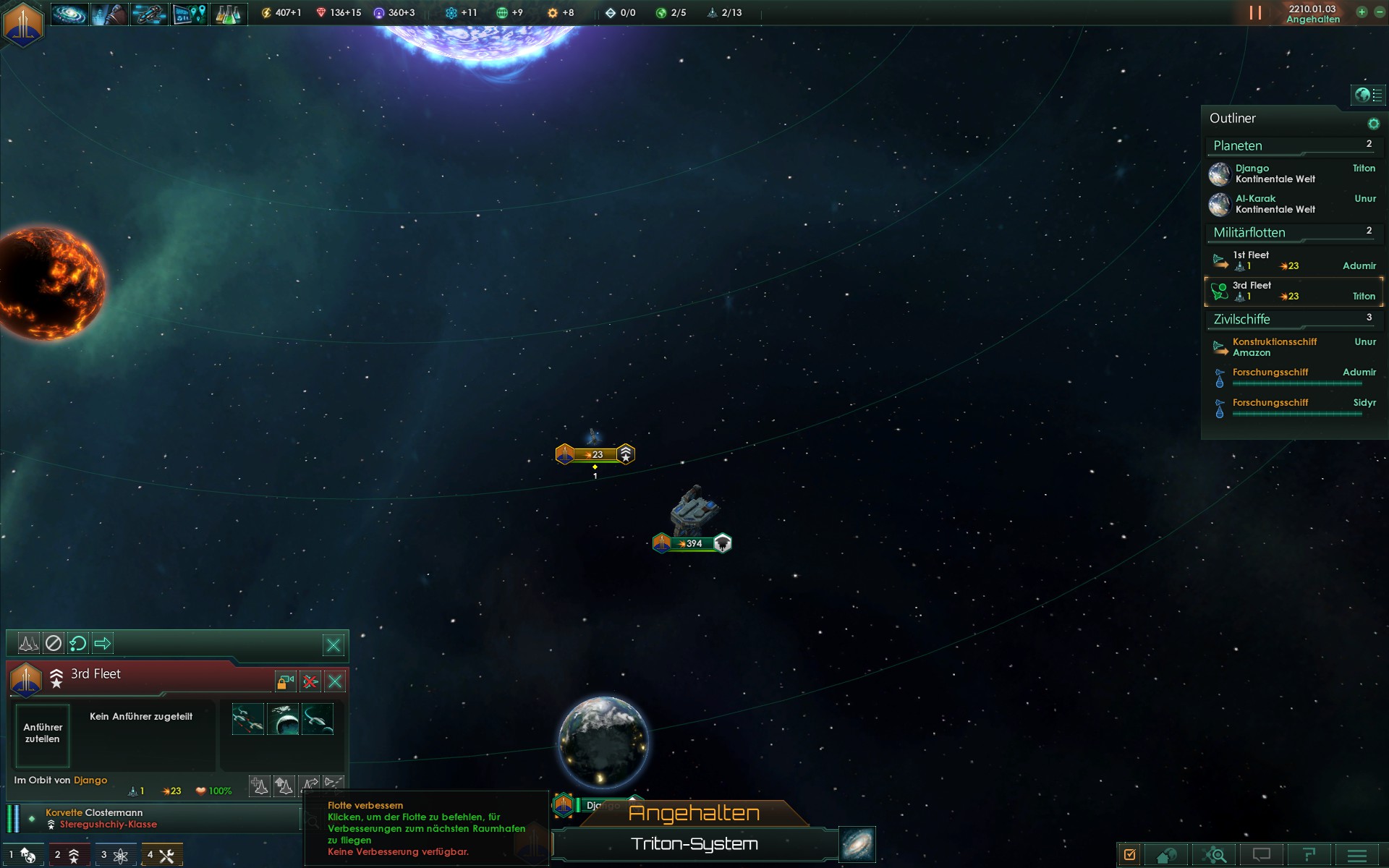Click Anführer zuteilen to assign a leader

click(43, 733)
